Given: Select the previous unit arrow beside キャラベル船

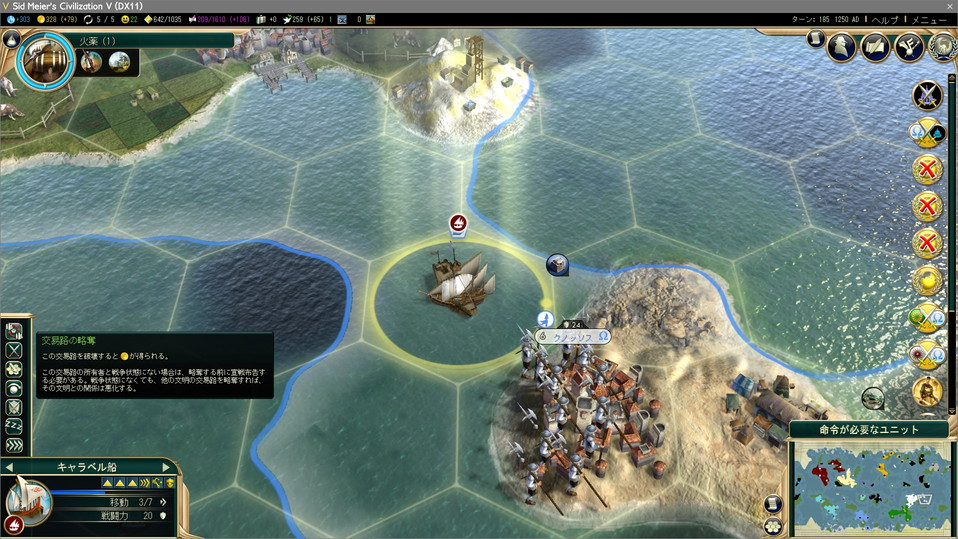Looking at the screenshot, I should pos(10,467).
